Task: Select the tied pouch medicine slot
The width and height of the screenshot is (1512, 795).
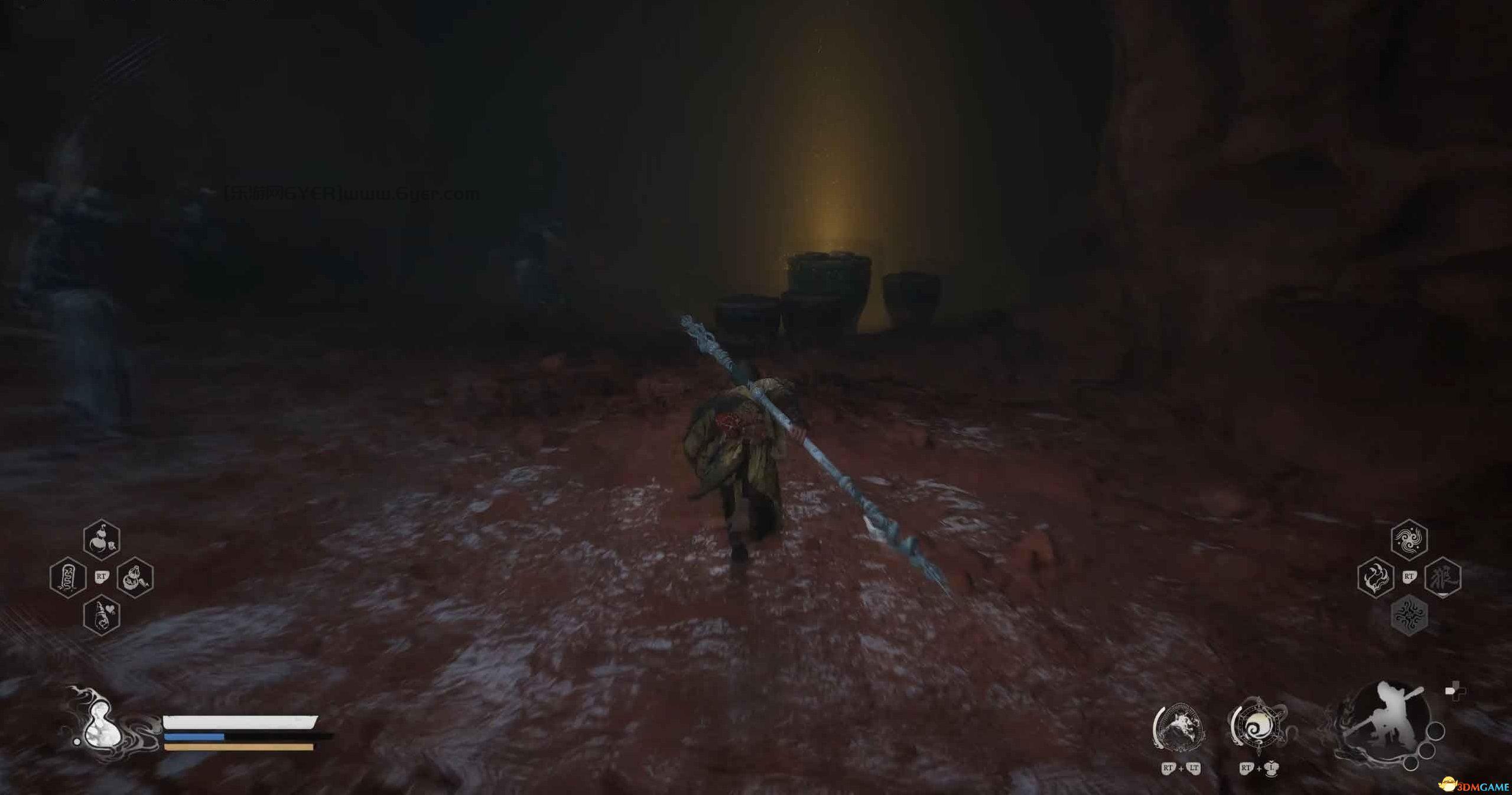Action: pyautogui.click(x=135, y=577)
